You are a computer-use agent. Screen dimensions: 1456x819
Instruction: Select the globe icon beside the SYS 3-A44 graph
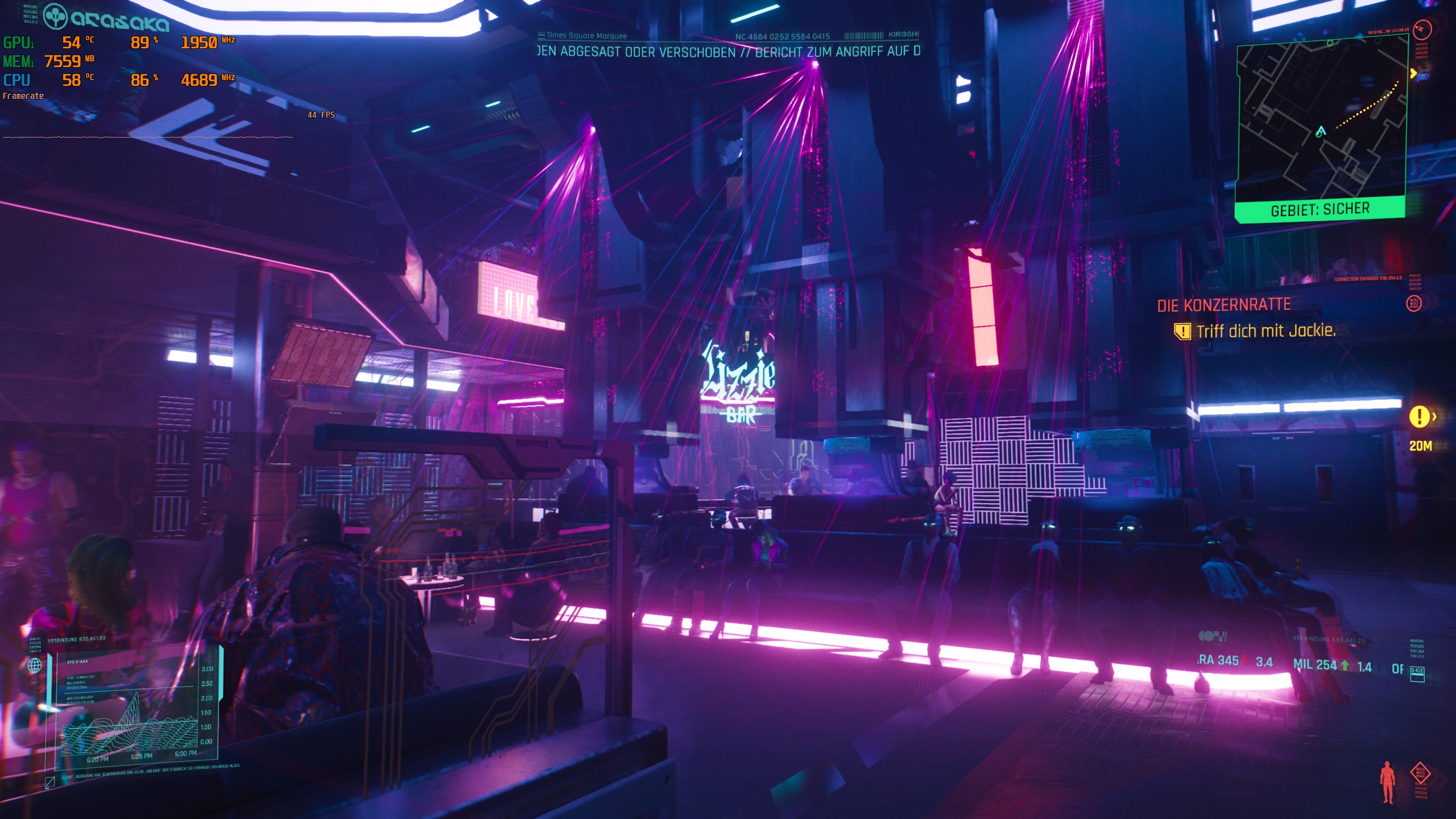pyautogui.click(x=34, y=665)
